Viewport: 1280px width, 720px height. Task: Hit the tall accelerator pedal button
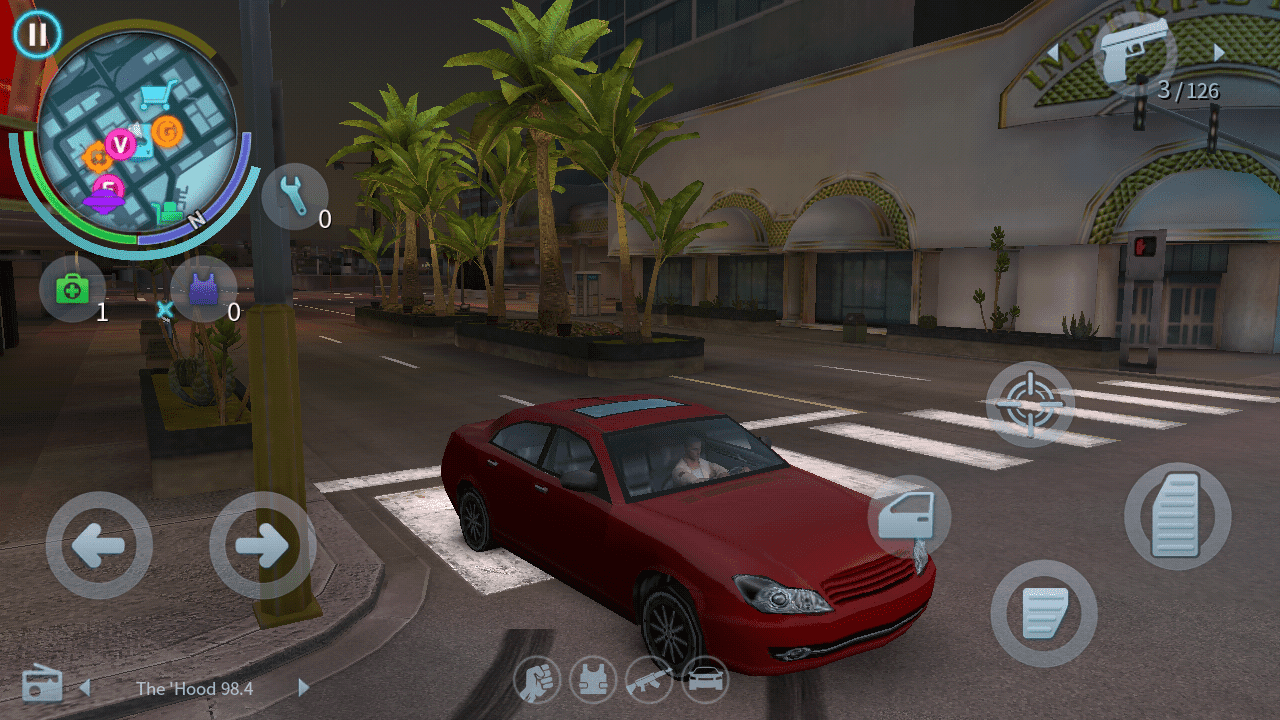click(x=1177, y=516)
